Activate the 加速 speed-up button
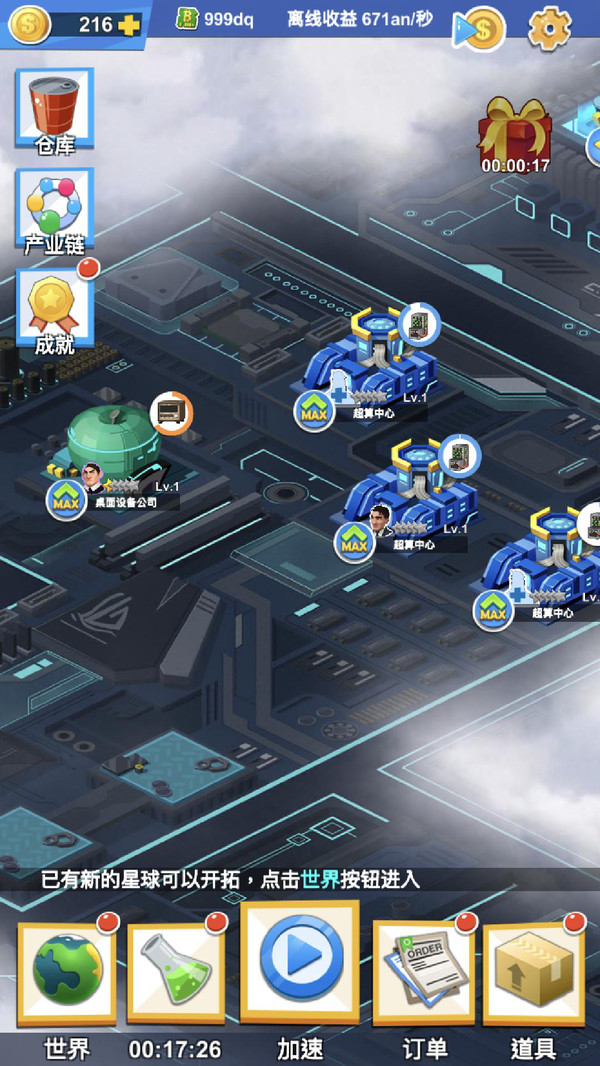The image size is (600, 1066). pos(300,960)
